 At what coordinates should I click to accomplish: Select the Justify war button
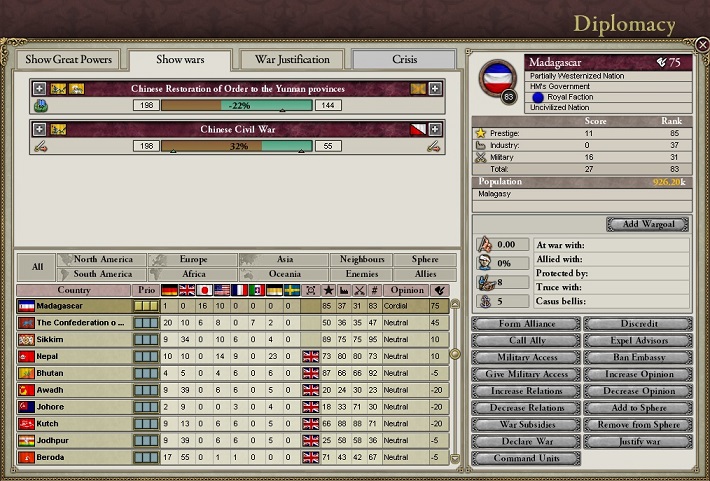[x=636, y=441]
